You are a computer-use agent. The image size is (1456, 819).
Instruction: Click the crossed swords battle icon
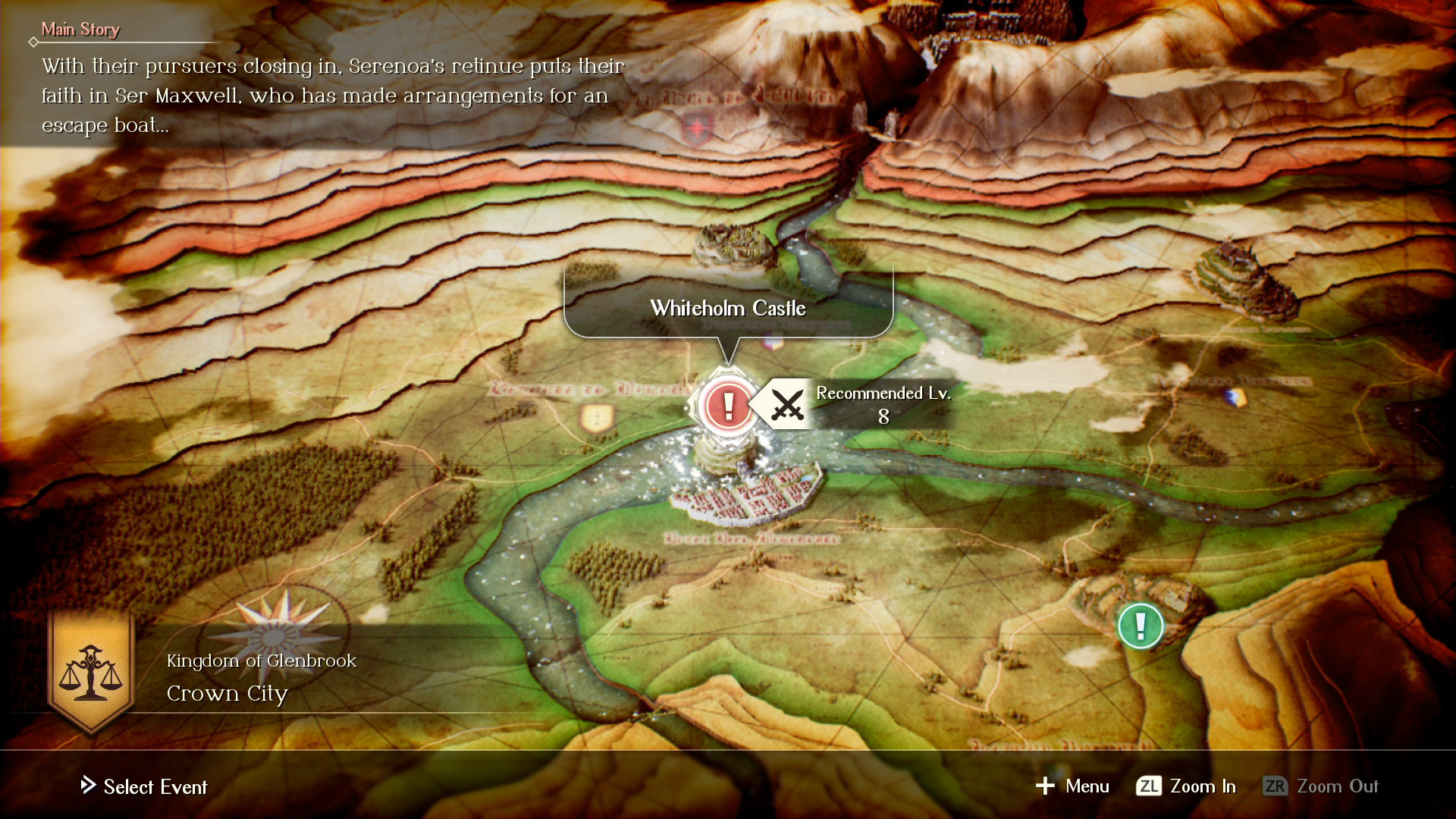(x=786, y=405)
